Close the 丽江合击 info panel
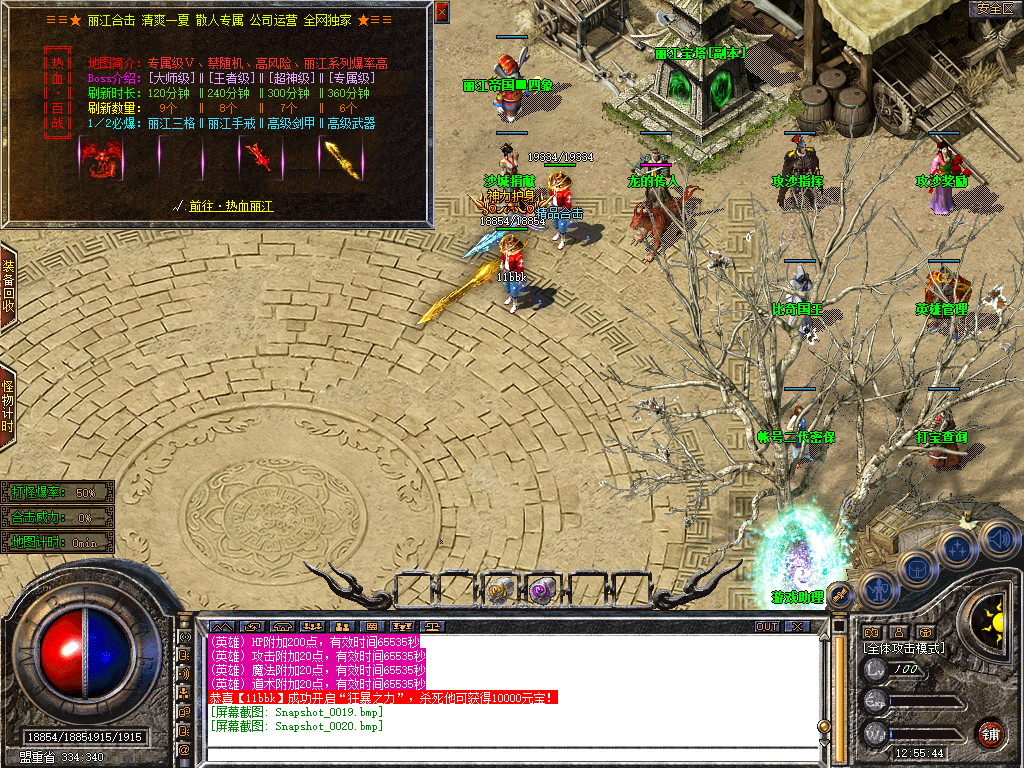1024x768 pixels. point(442,12)
